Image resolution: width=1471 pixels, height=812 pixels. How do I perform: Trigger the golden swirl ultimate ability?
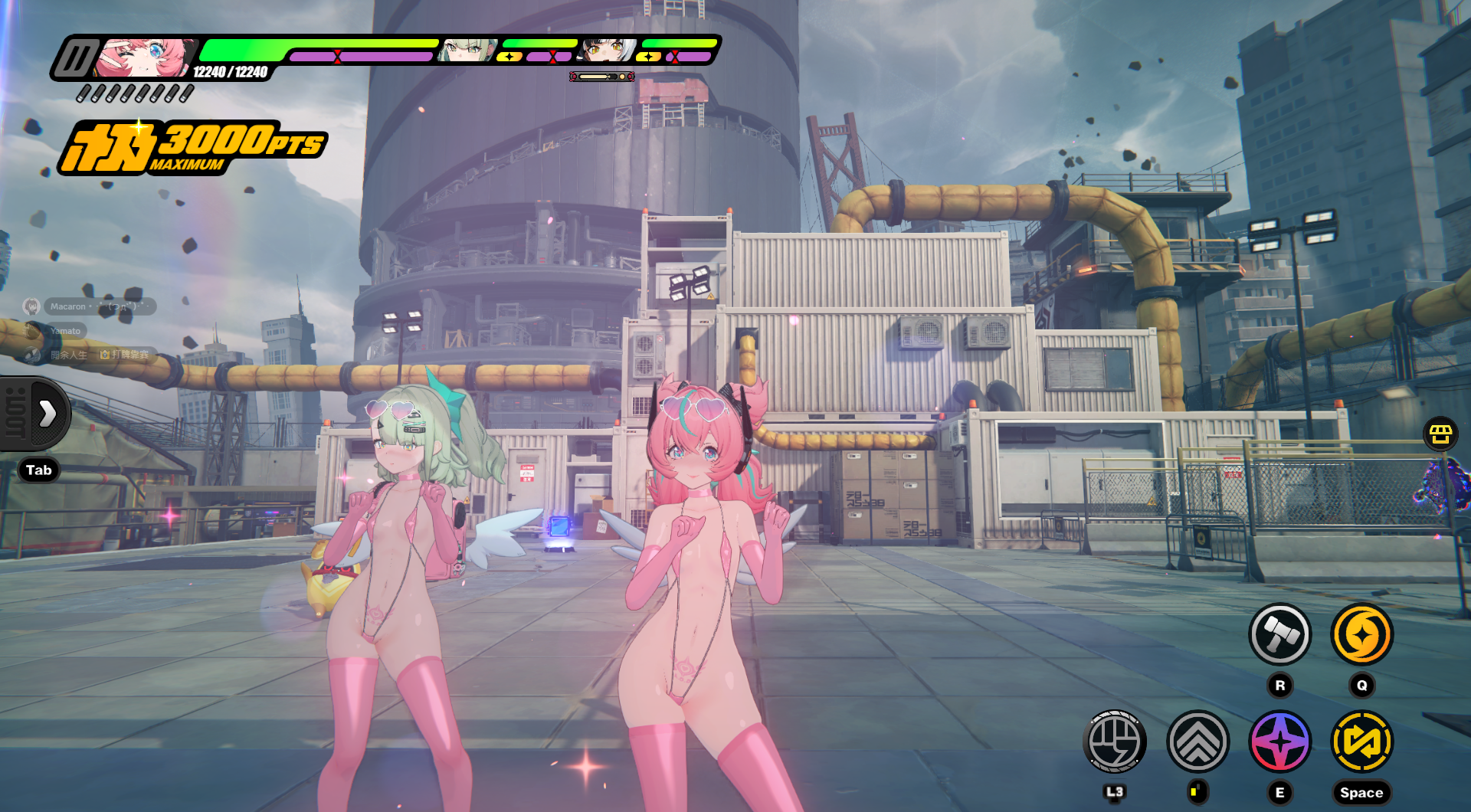click(x=1361, y=634)
